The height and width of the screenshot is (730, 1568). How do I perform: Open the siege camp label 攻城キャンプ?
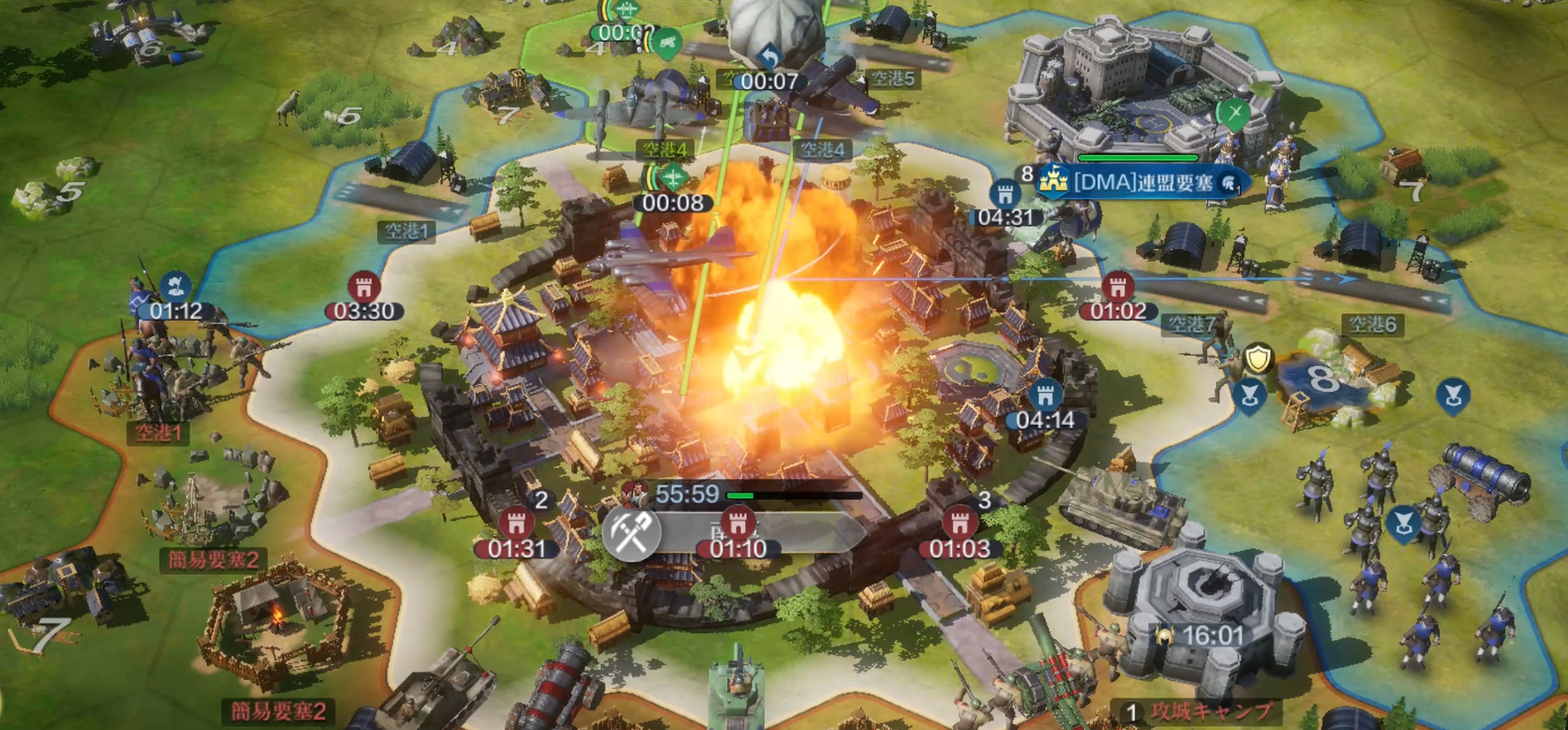1211,710
